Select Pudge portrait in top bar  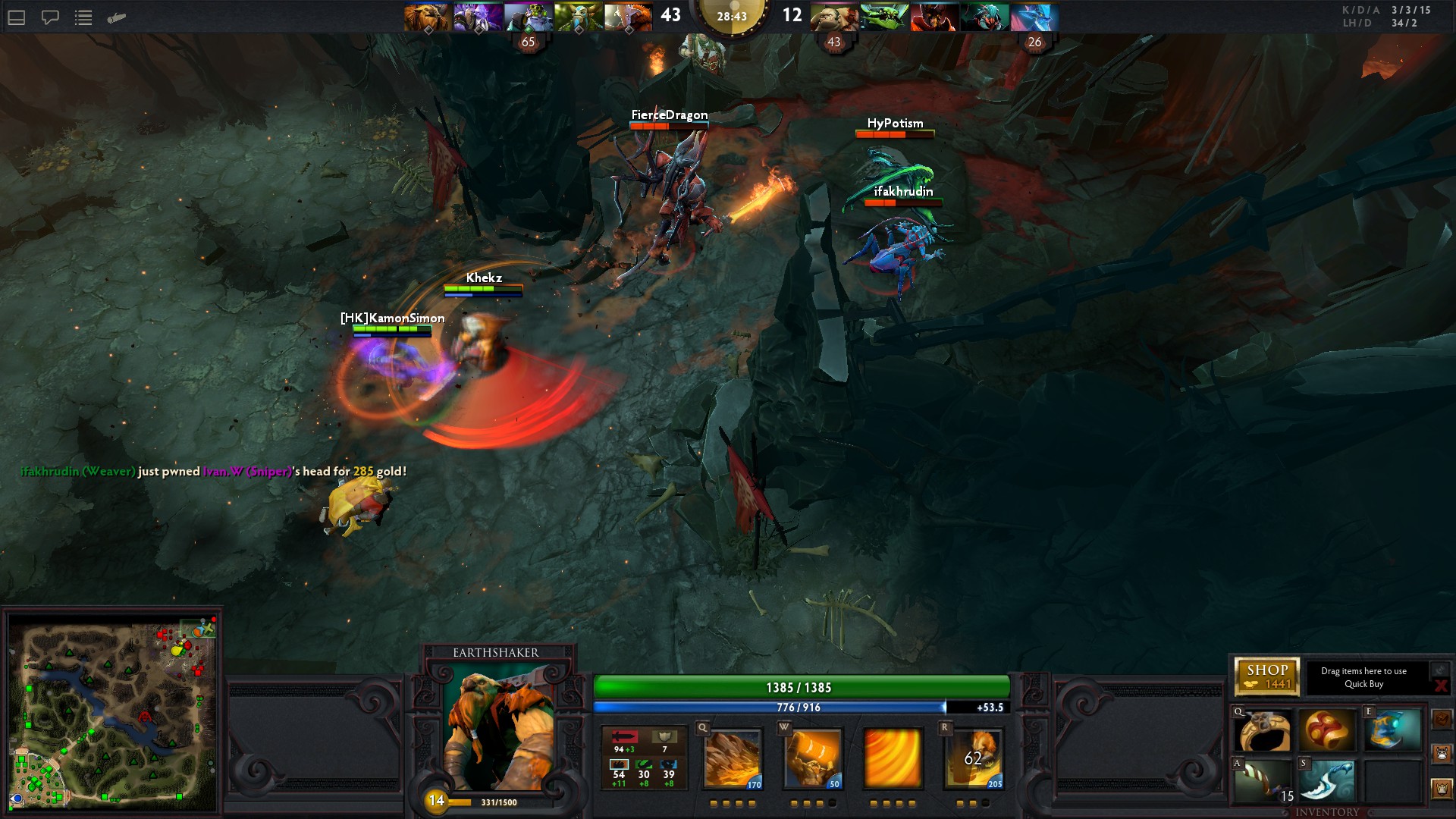point(833,17)
